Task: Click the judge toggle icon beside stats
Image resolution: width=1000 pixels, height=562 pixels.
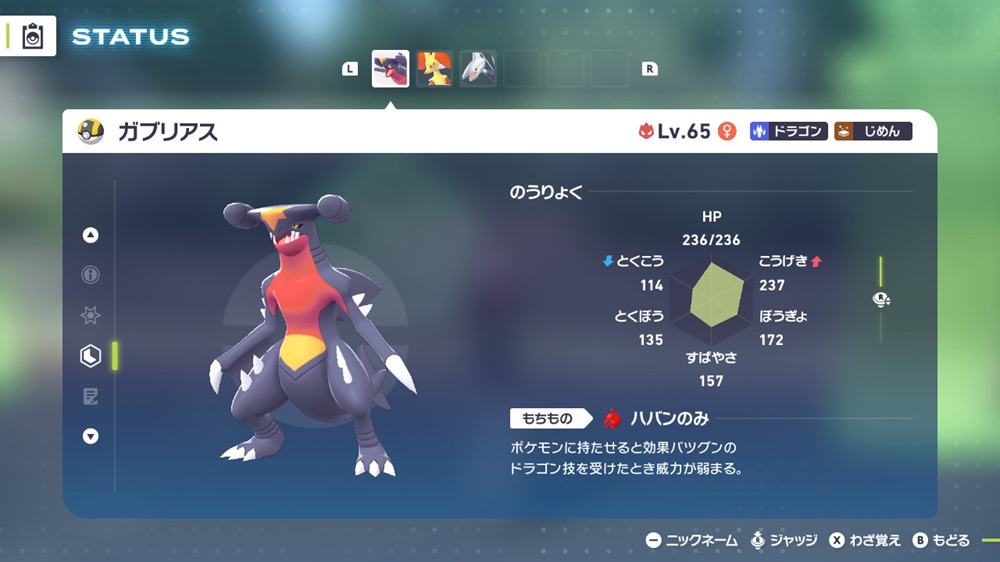Action: (x=881, y=299)
